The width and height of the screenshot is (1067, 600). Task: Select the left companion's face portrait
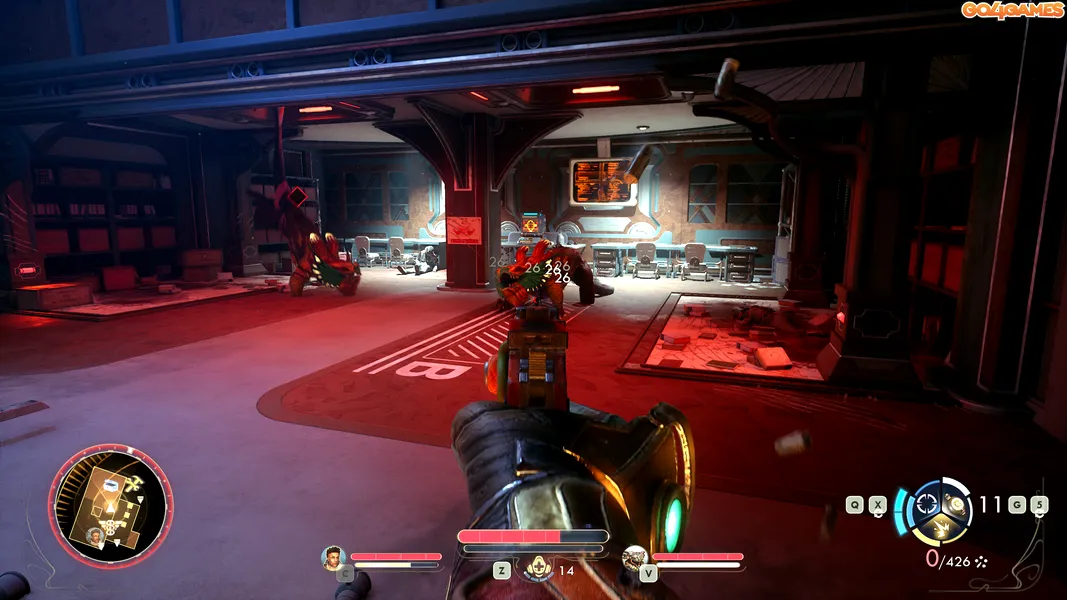pos(333,557)
